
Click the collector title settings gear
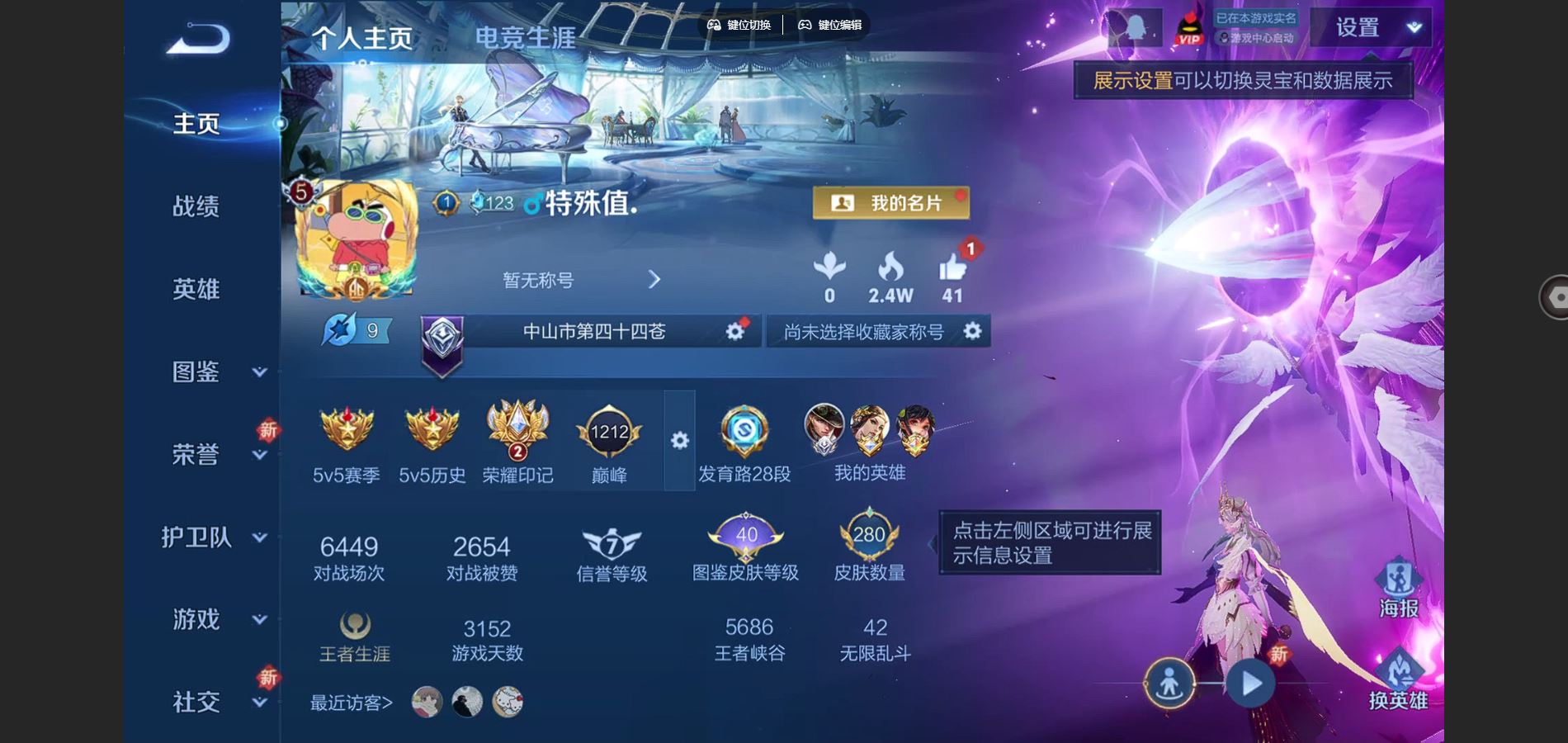click(x=972, y=331)
